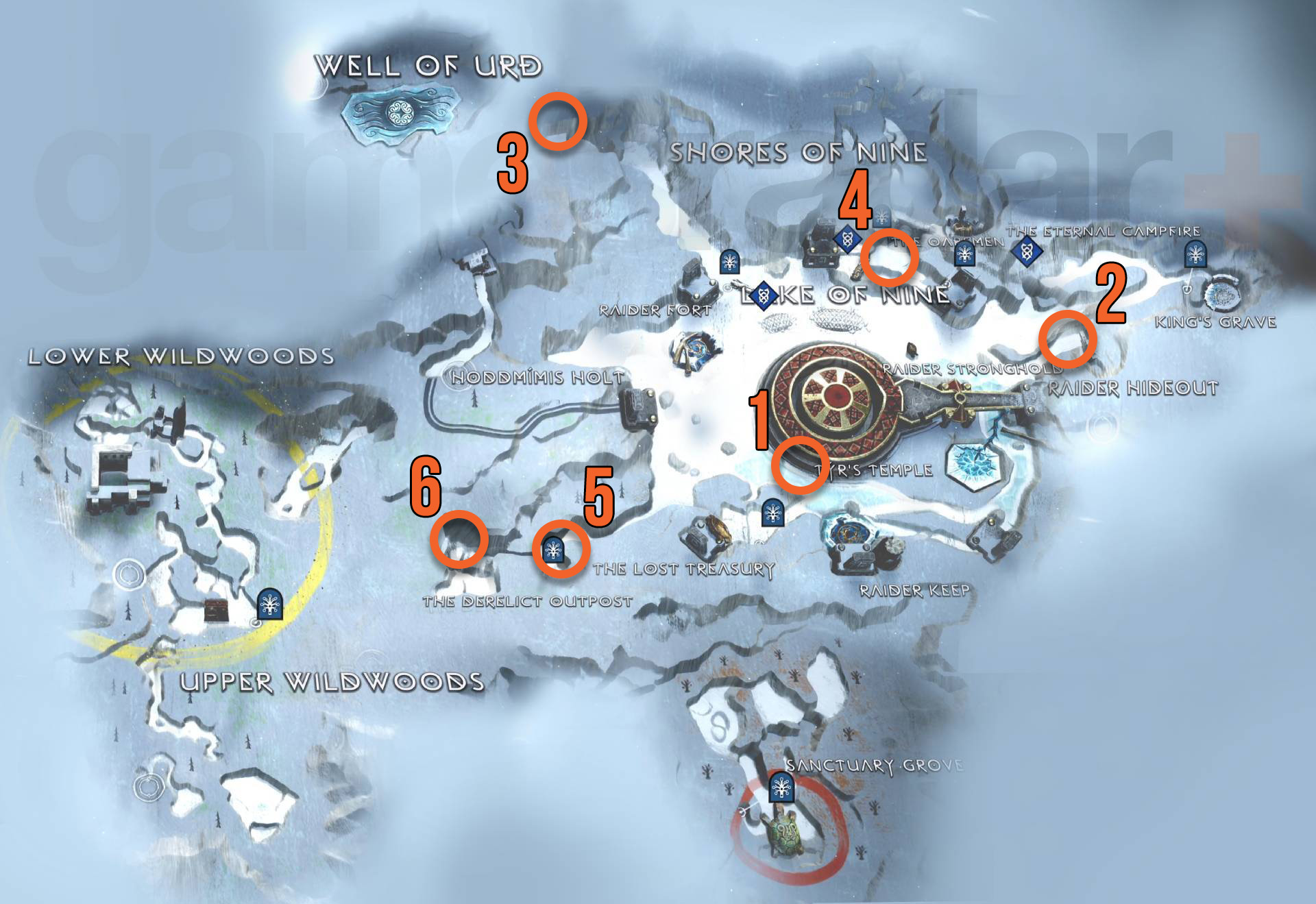Click the Mystic Gateway icon at Sanctuary Grove
This screenshot has width=1316, height=904.
pyautogui.click(x=781, y=788)
